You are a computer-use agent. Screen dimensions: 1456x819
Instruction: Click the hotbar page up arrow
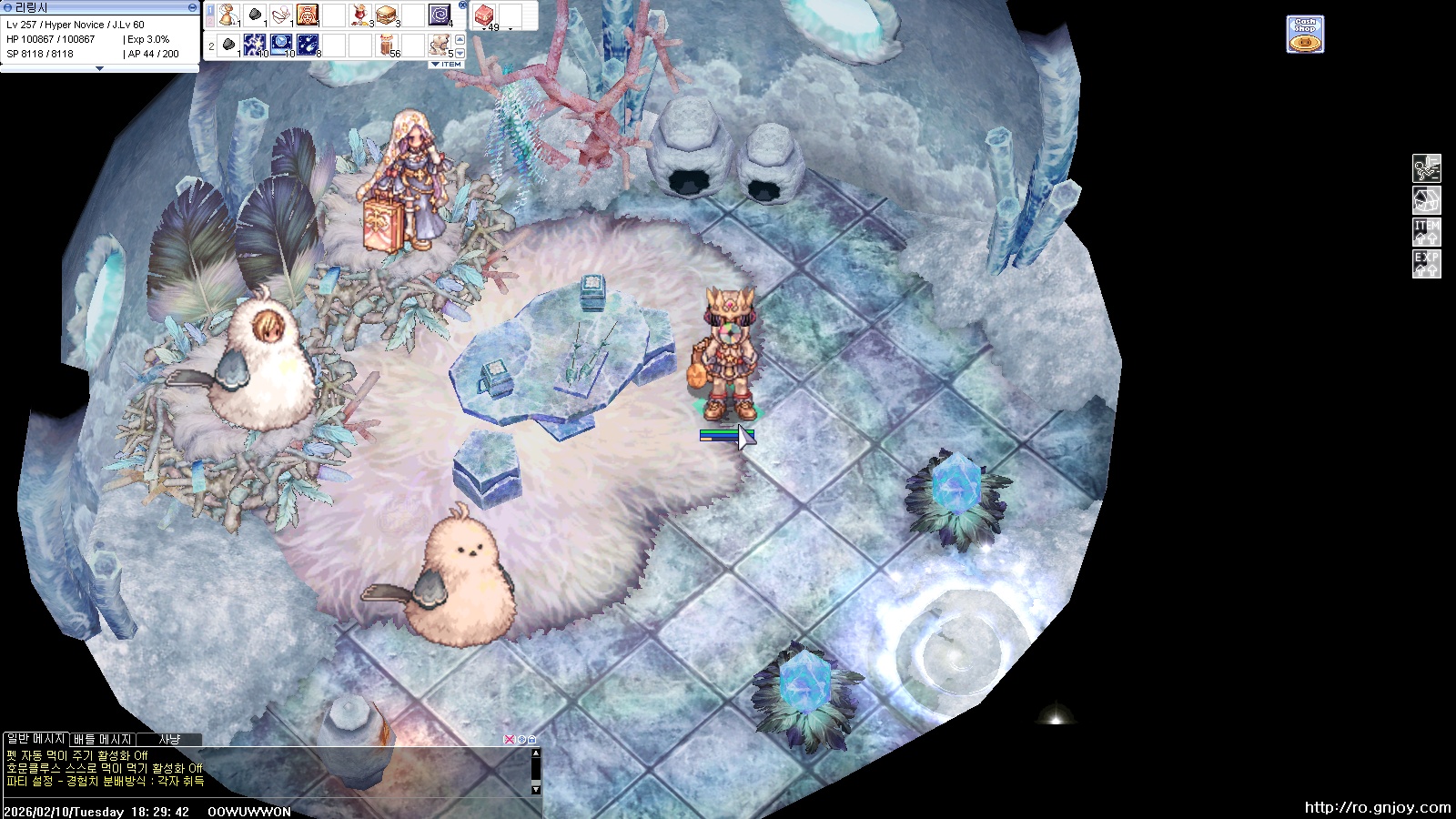(x=460, y=39)
